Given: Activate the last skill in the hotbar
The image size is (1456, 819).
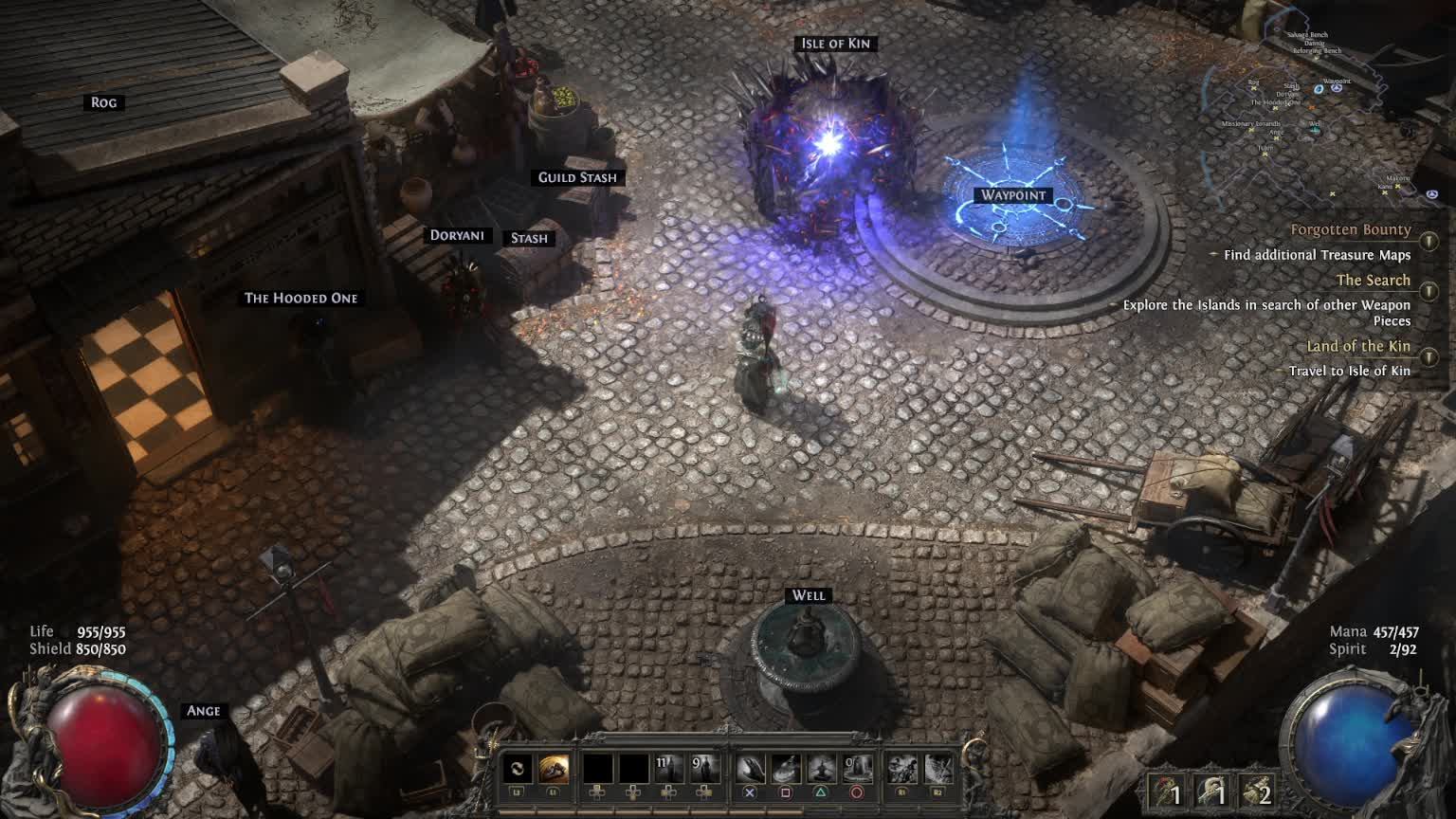Looking at the screenshot, I should (x=937, y=769).
